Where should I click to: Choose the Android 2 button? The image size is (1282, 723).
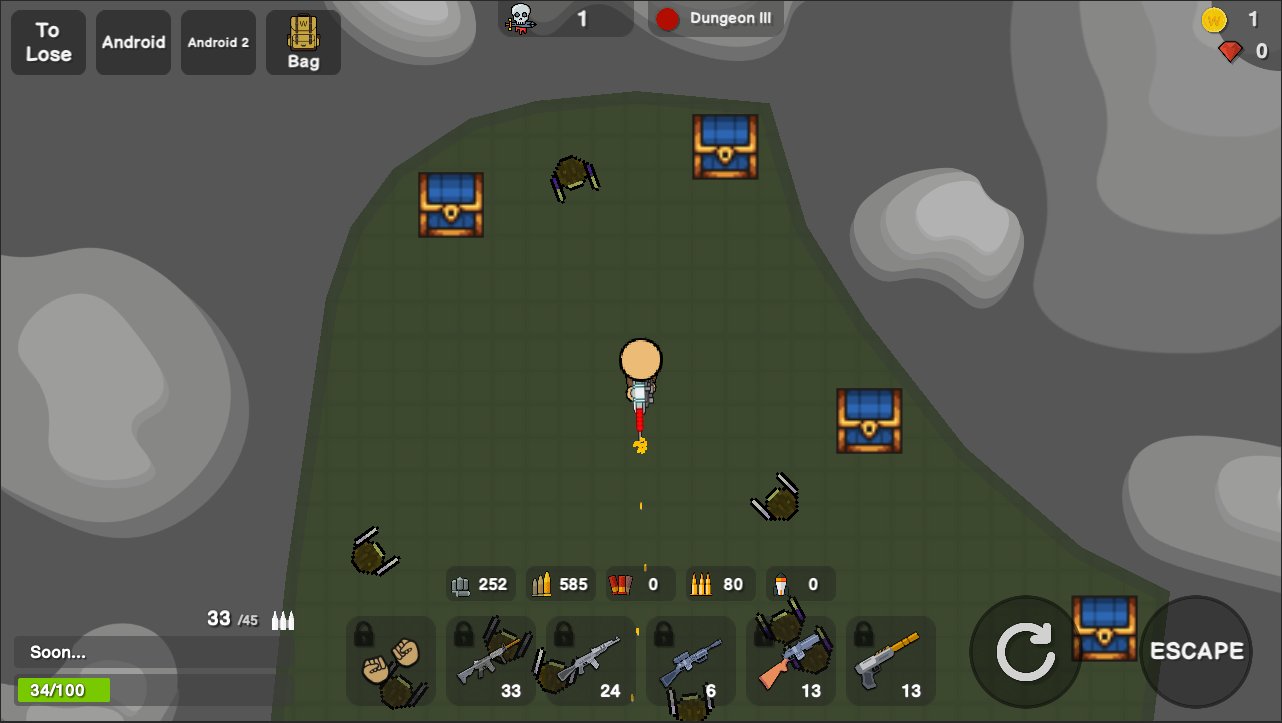pos(218,42)
